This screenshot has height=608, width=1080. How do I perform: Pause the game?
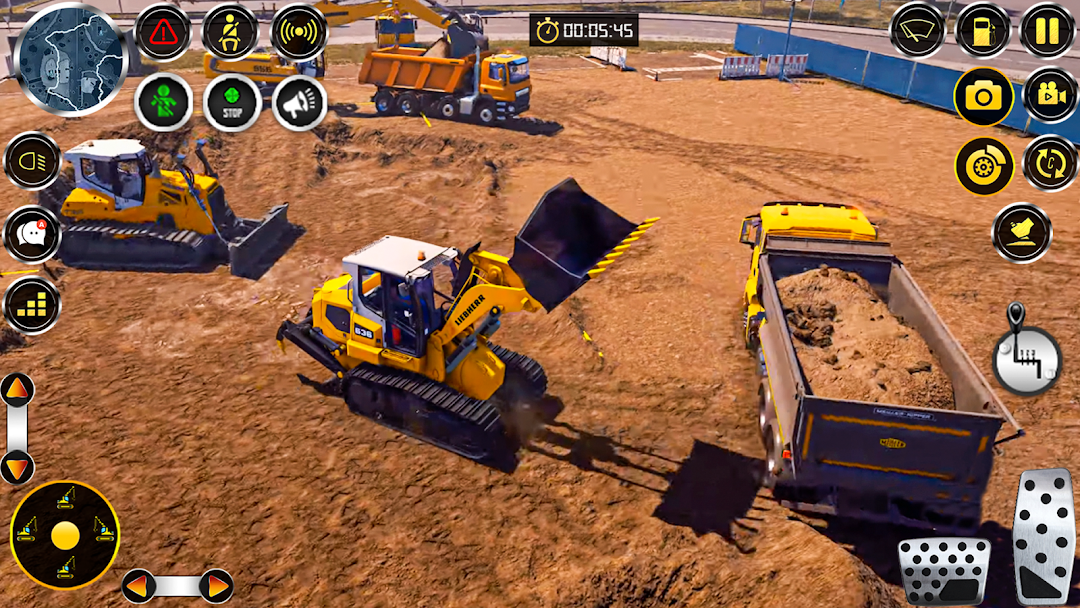pos(1047,30)
